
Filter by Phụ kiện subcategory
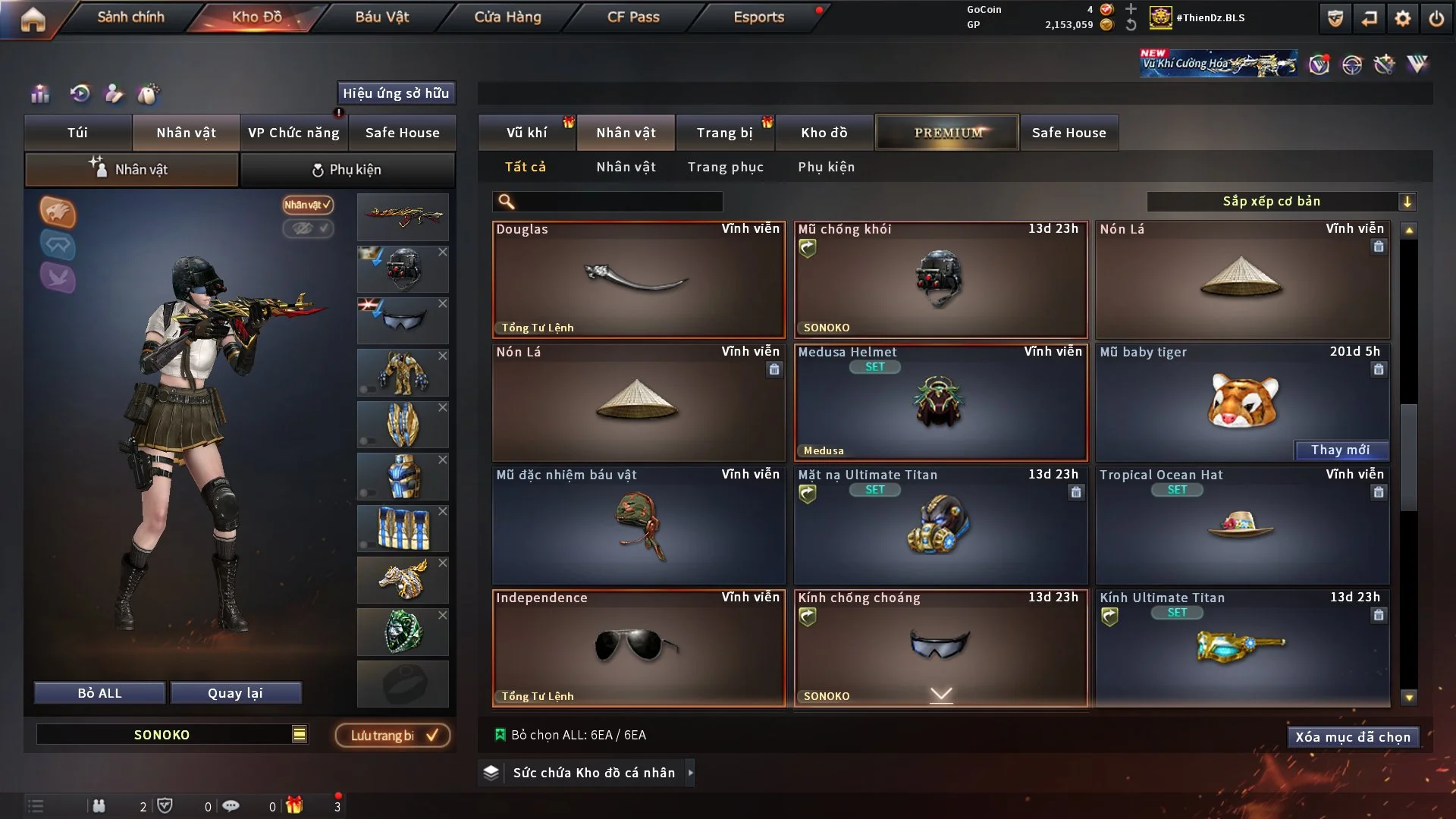[826, 167]
